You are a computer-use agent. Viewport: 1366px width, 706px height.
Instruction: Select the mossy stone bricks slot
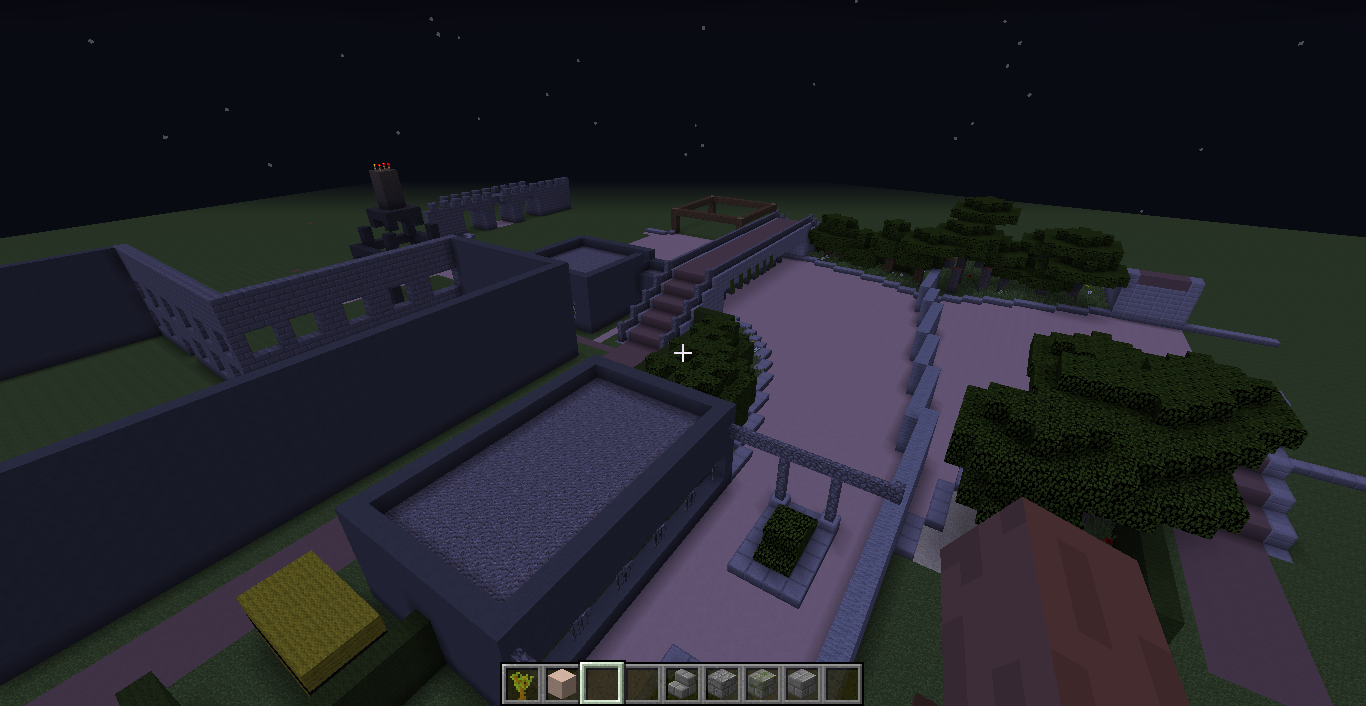click(761, 684)
